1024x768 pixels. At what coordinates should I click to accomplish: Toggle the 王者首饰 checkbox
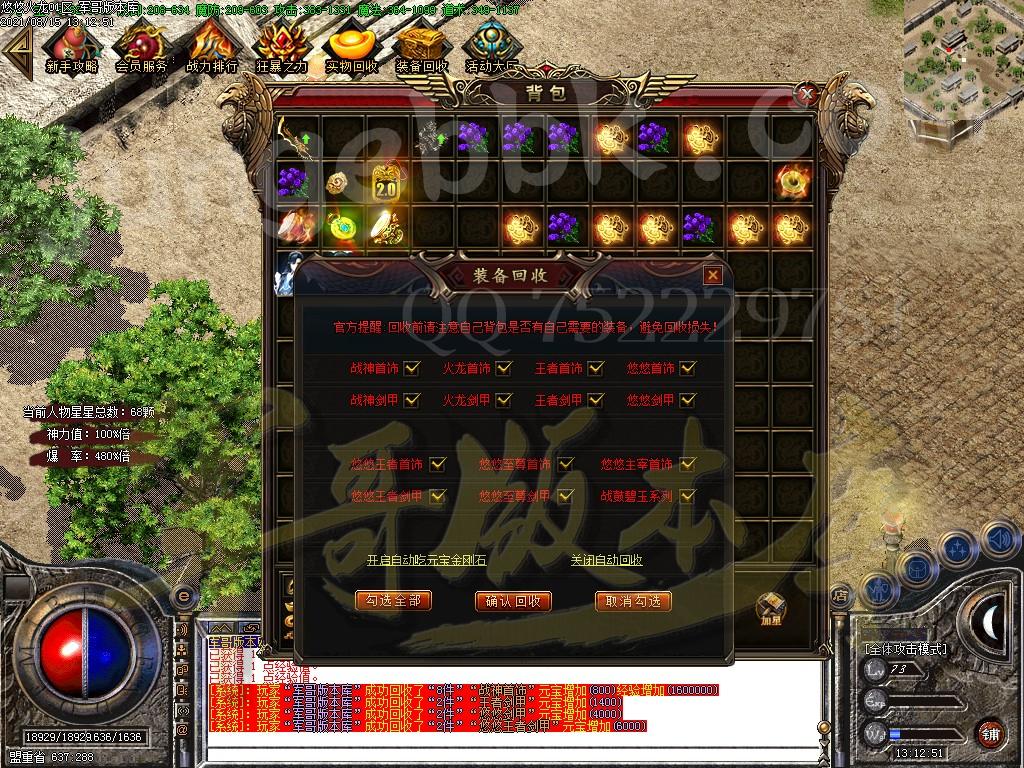(595, 368)
